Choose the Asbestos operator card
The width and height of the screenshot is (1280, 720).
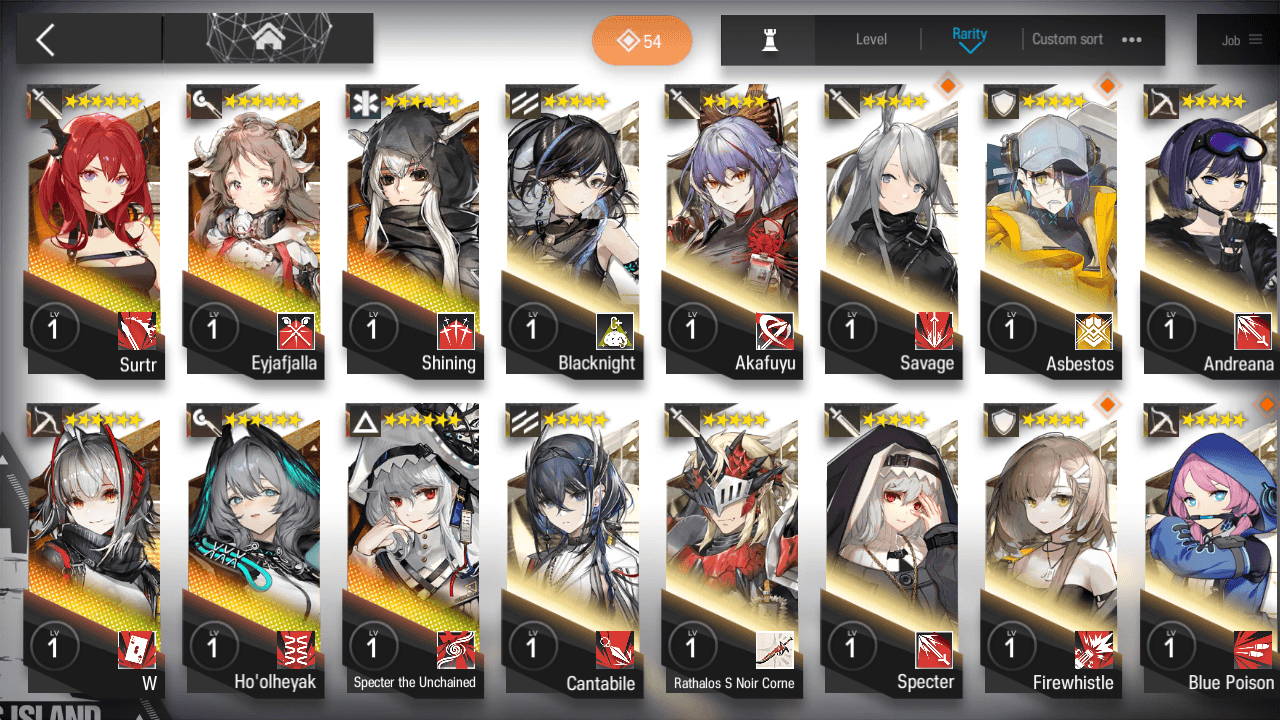(x=1050, y=230)
